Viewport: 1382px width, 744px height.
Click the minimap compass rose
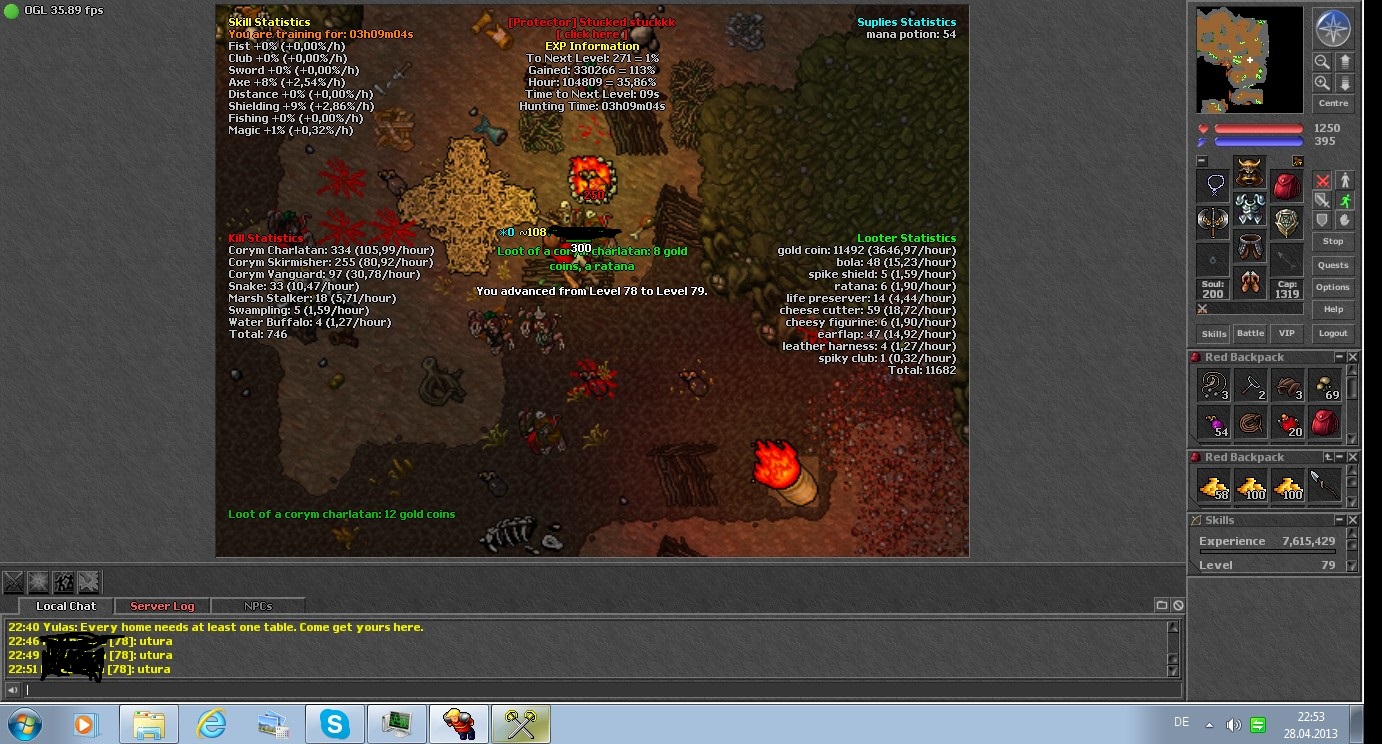coord(1332,29)
